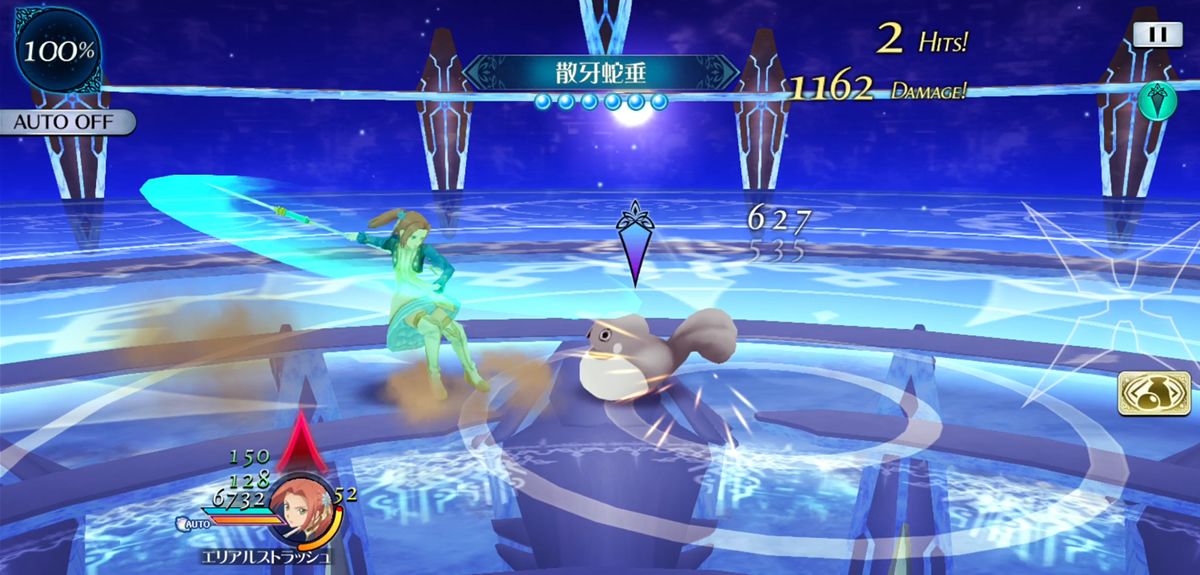1200x575 pixels.
Task: Tap the 100% gauge orb
Action: (x=60, y=50)
